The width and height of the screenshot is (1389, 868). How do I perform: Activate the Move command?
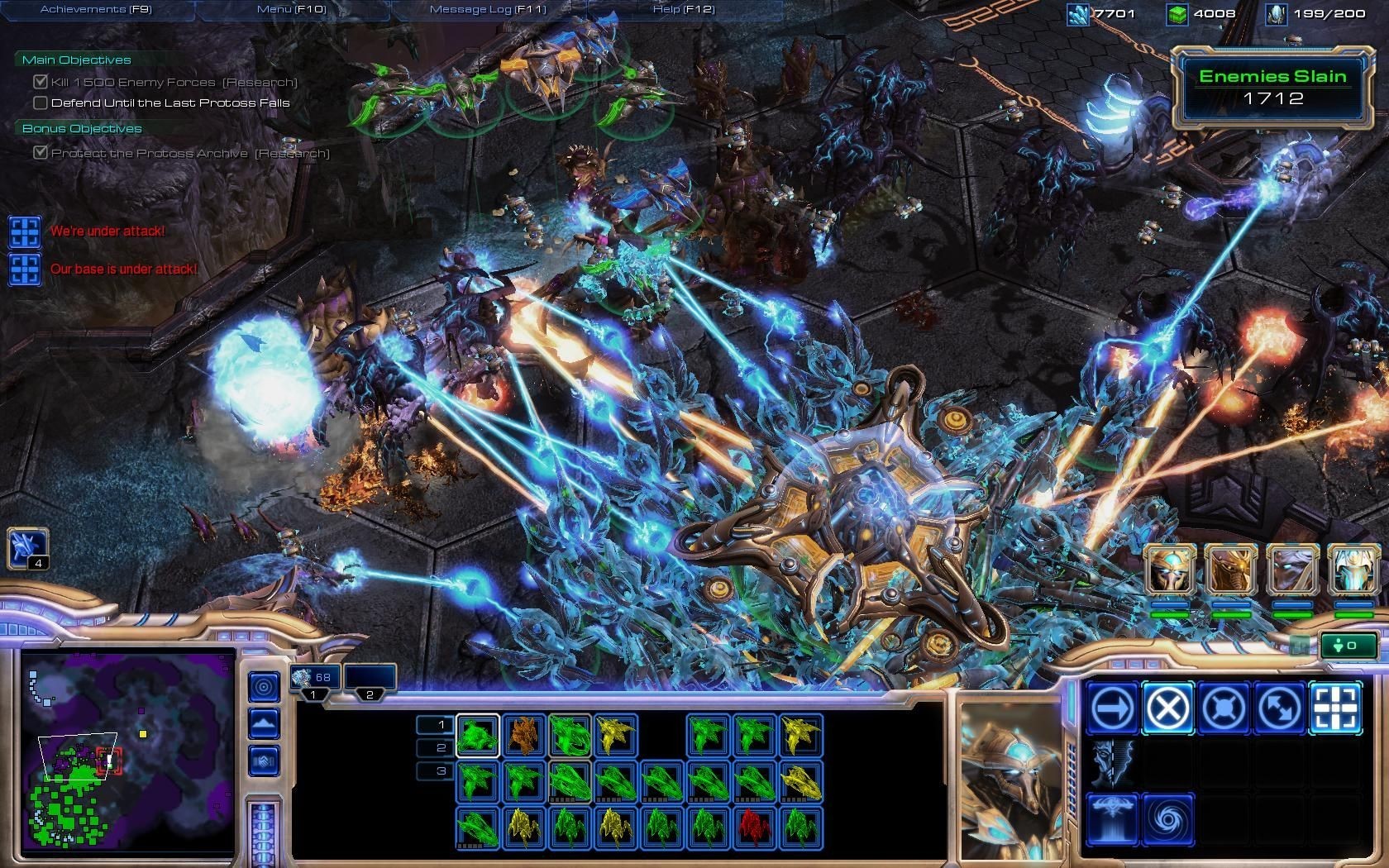(1112, 708)
